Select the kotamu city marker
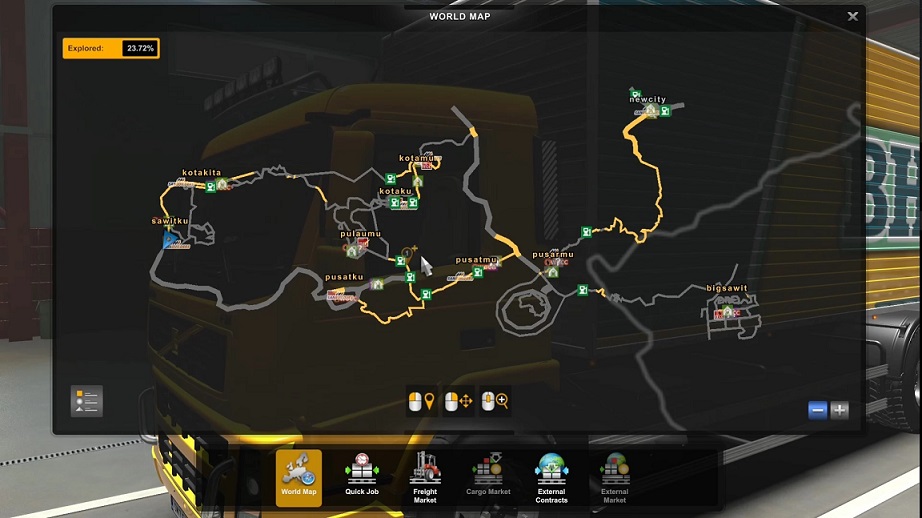 pyautogui.click(x=419, y=158)
